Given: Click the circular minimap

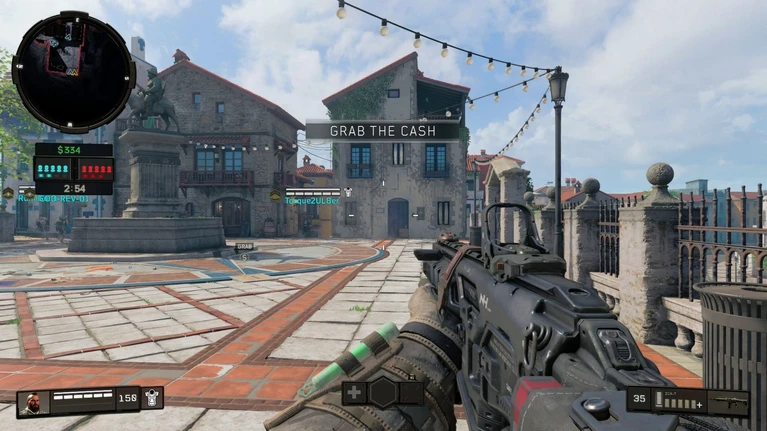Looking at the screenshot, I should pyautogui.click(x=73, y=71).
